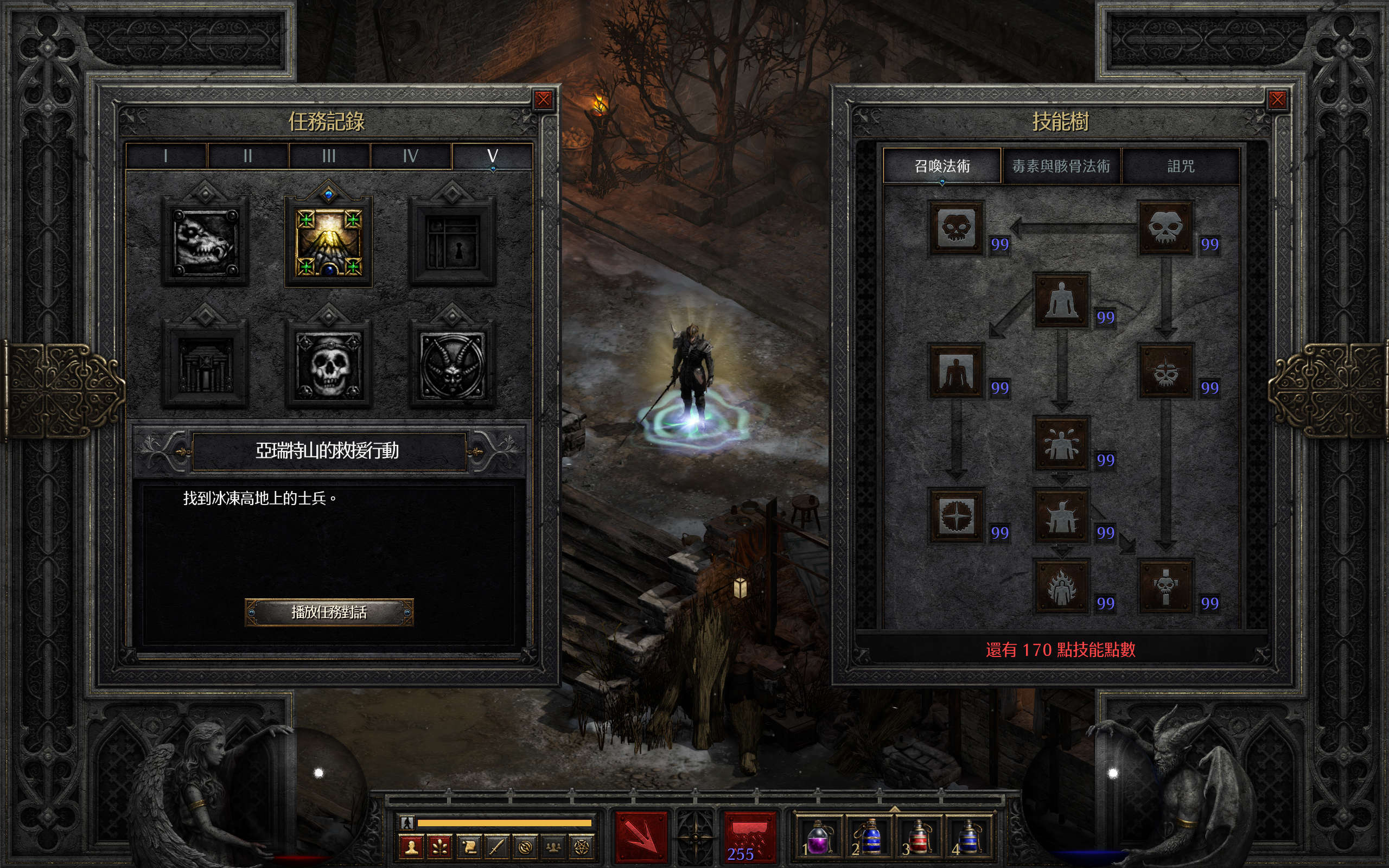Add a point to the flaming golem skill
The width and height of the screenshot is (1389, 868).
click(x=1061, y=586)
